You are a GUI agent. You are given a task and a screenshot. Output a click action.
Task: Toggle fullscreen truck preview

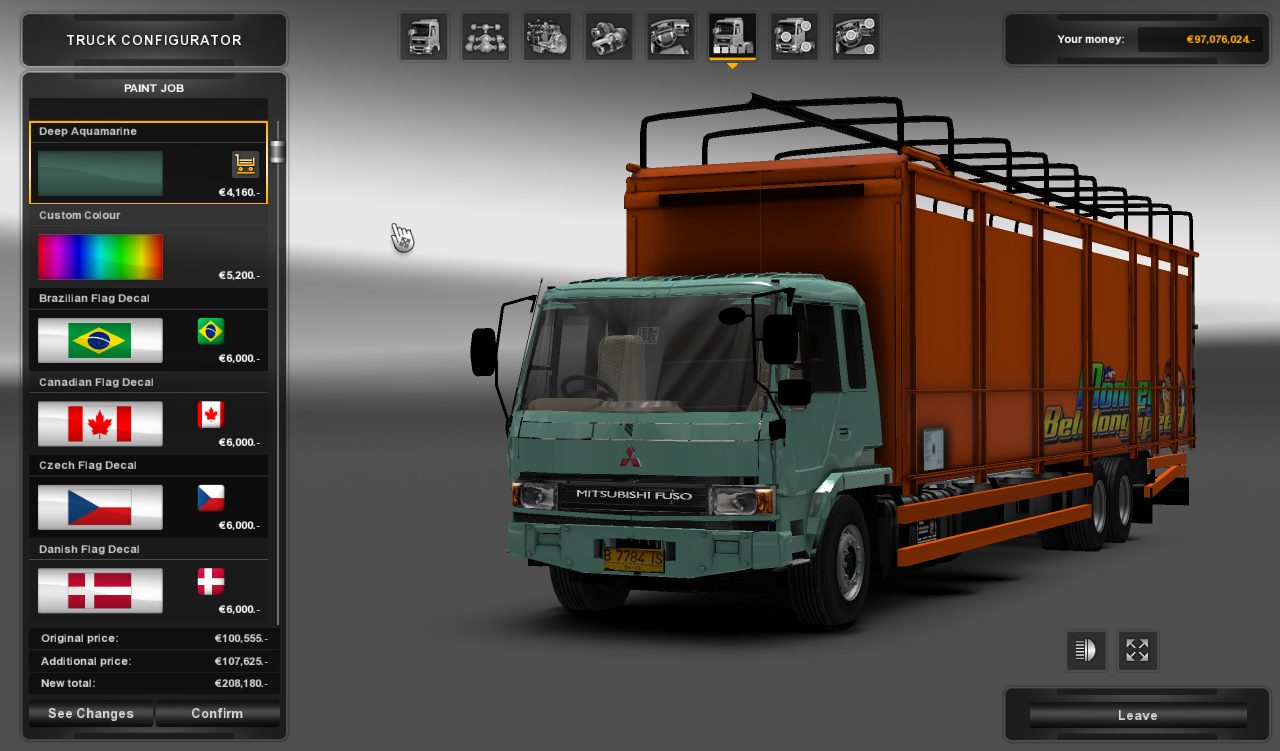click(x=1138, y=650)
